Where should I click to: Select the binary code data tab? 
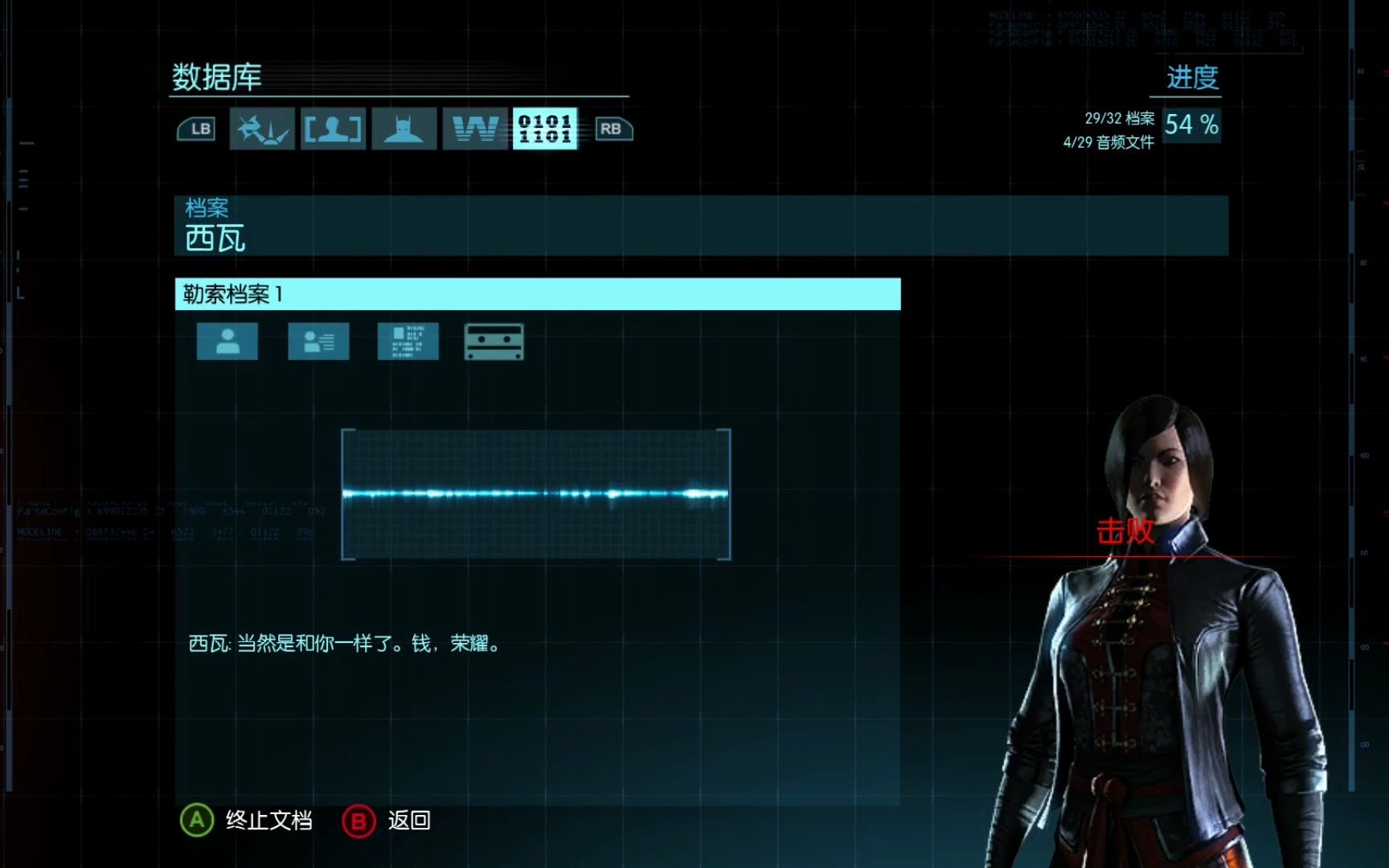click(x=545, y=129)
